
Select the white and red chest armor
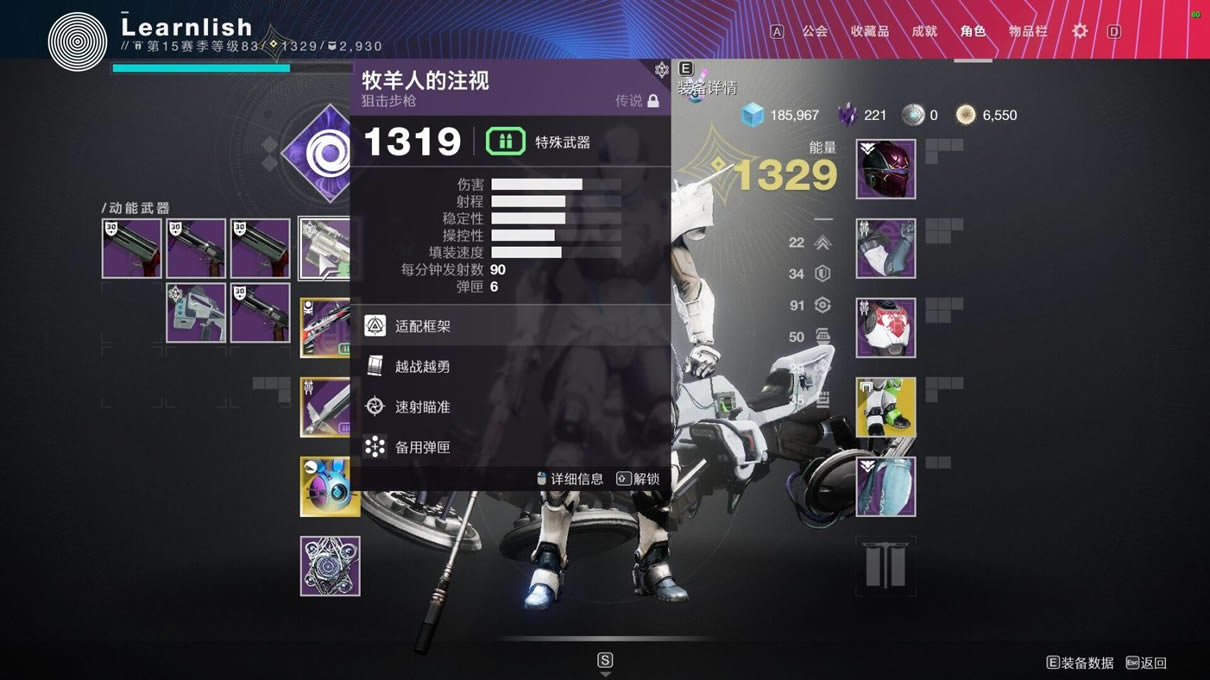[886, 328]
